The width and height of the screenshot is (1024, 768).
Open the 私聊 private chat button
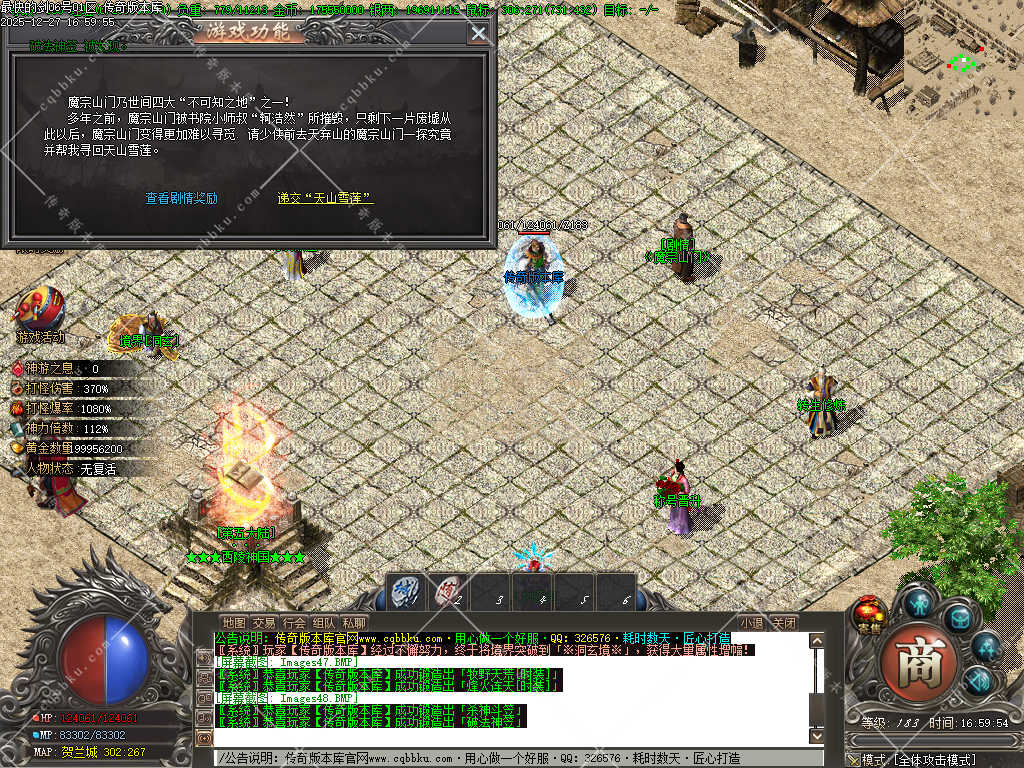pyautogui.click(x=354, y=623)
